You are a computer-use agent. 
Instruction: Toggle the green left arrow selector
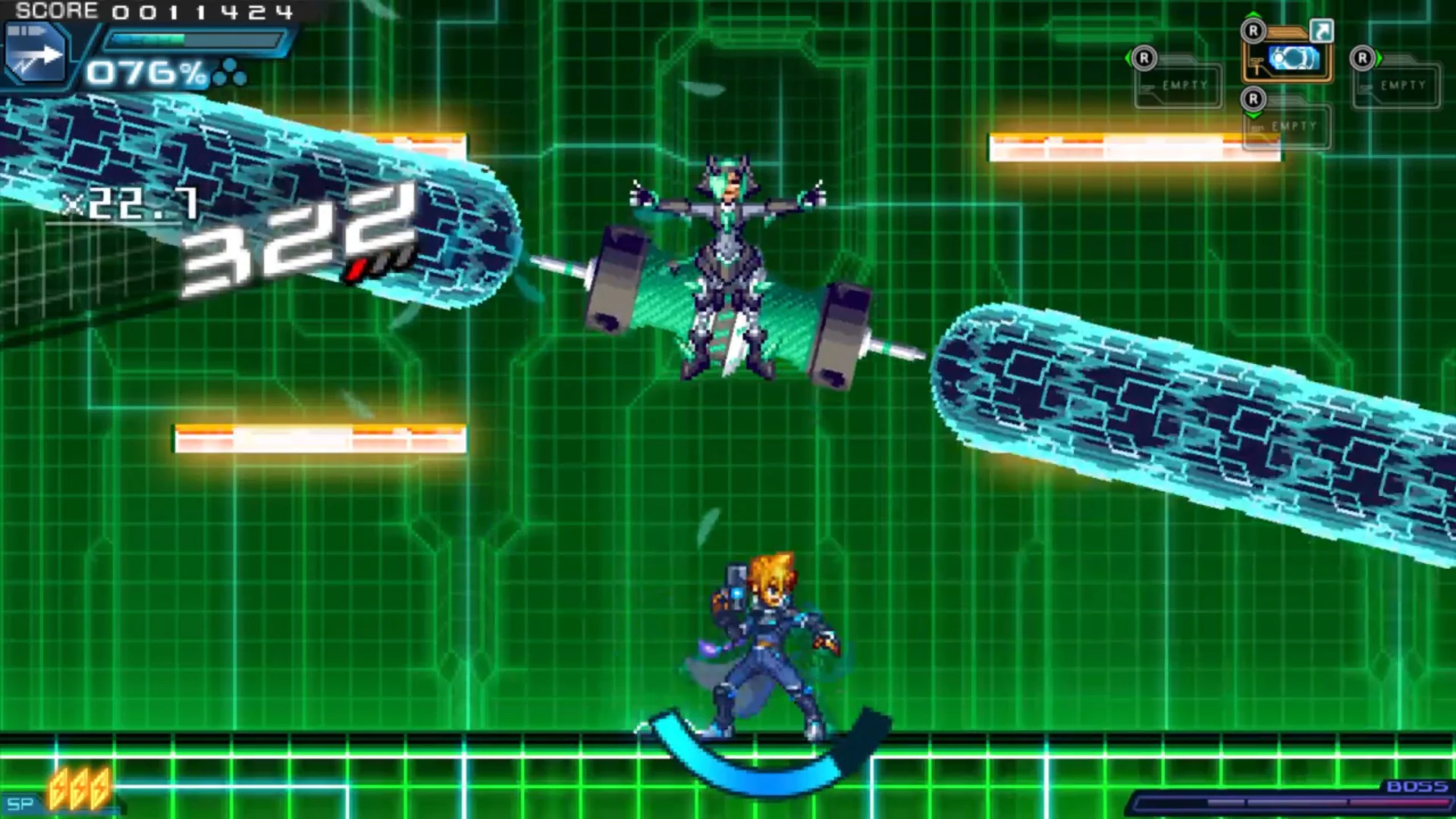pos(1128,58)
